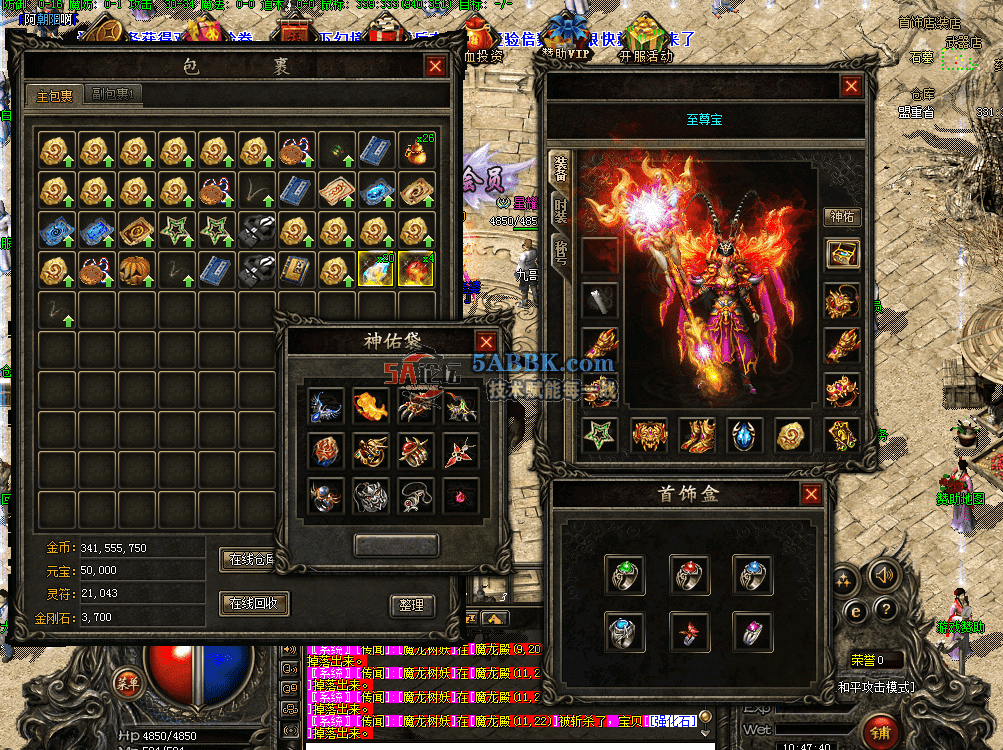
Task: Select the equipped boots slot
Action: coord(697,435)
